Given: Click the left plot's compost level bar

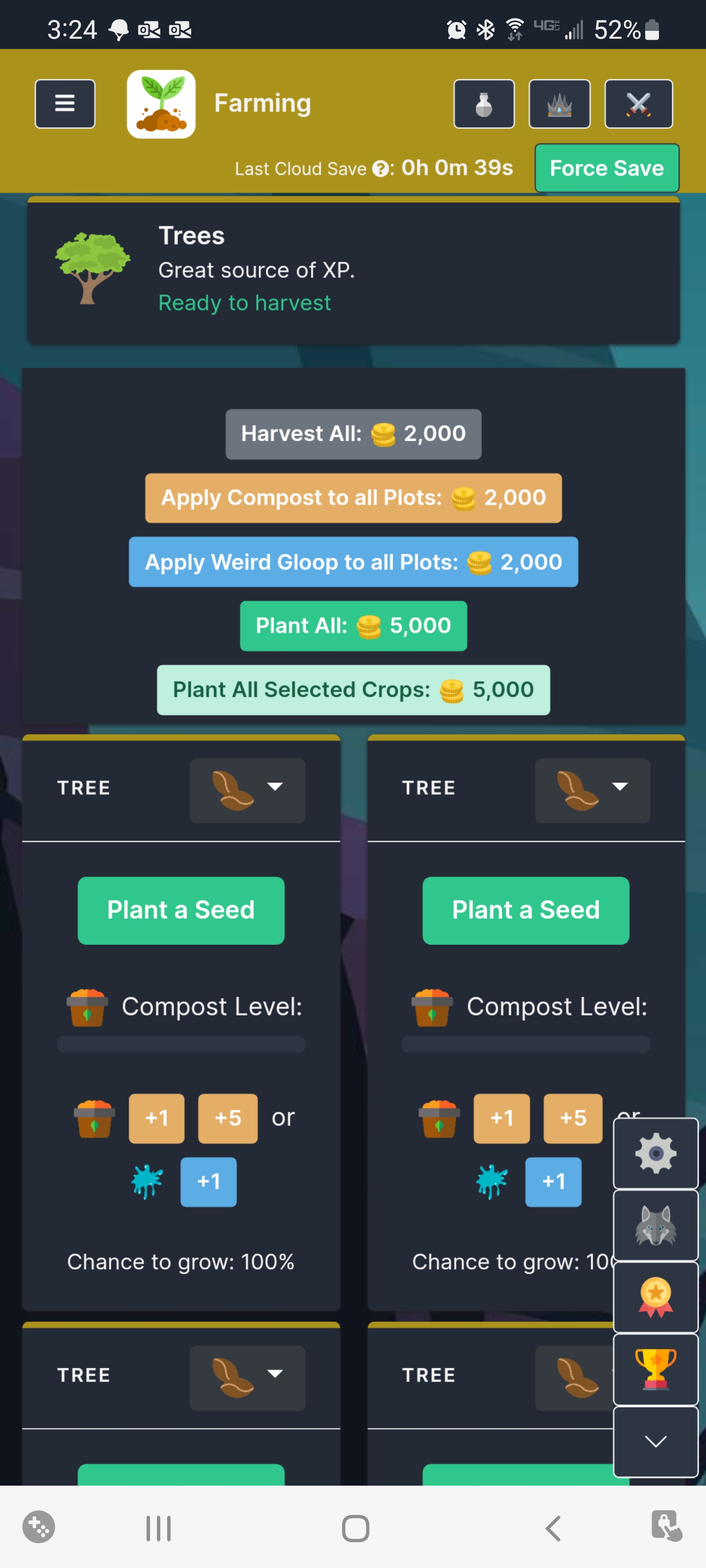Looking at the screenshot, I should coord(181,1045).
